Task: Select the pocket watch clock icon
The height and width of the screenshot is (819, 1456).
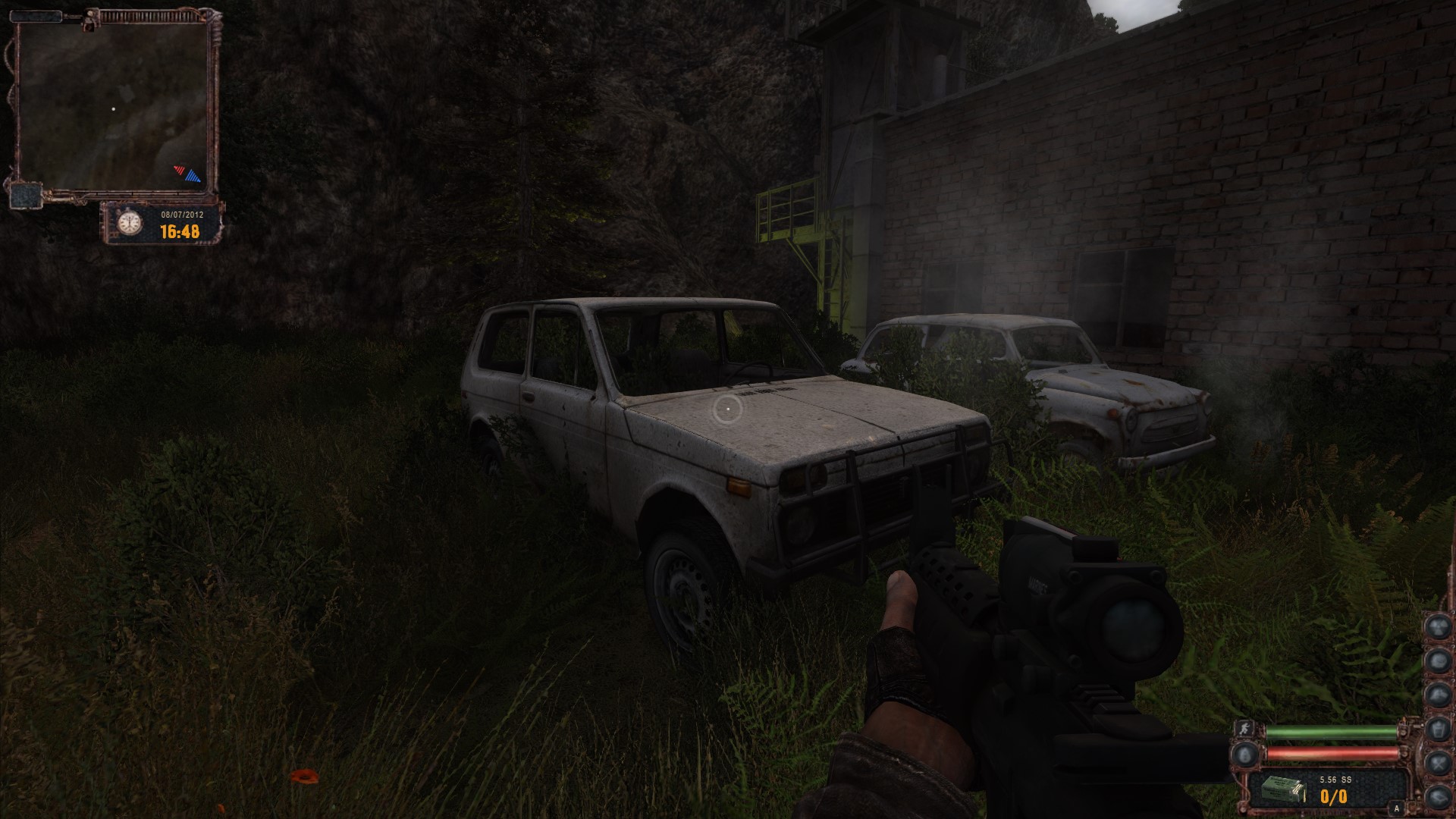Action: click(x=130, y=223)
